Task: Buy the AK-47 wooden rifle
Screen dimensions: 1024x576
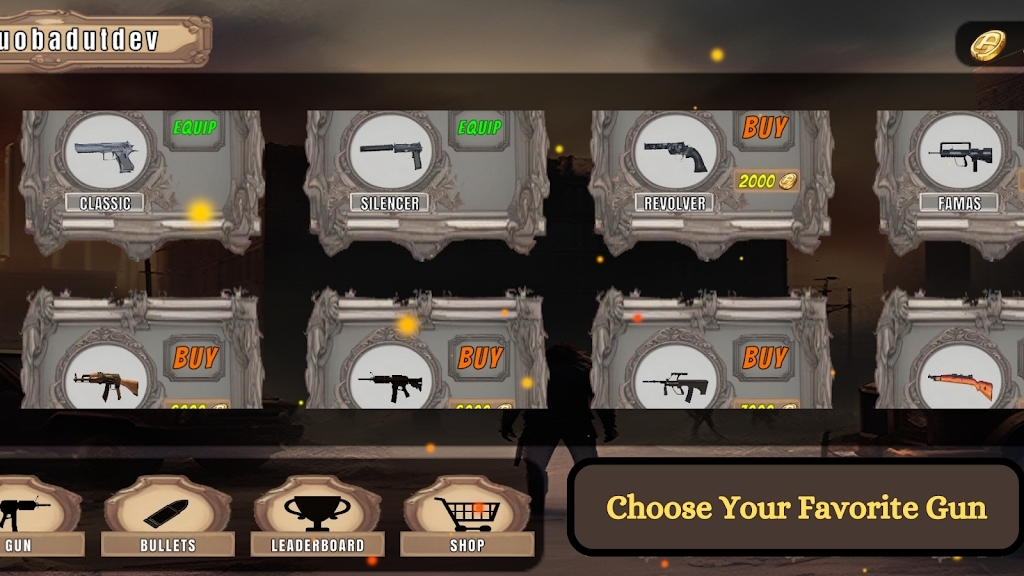Action: pyautogui.click(x=195, y=357)
